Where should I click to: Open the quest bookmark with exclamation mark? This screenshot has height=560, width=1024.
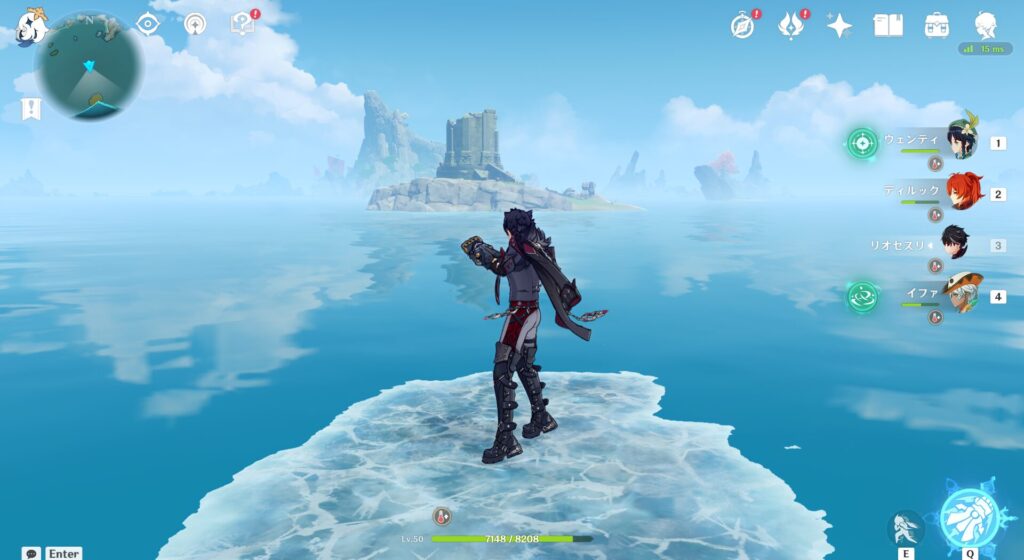tap(31, 109)
